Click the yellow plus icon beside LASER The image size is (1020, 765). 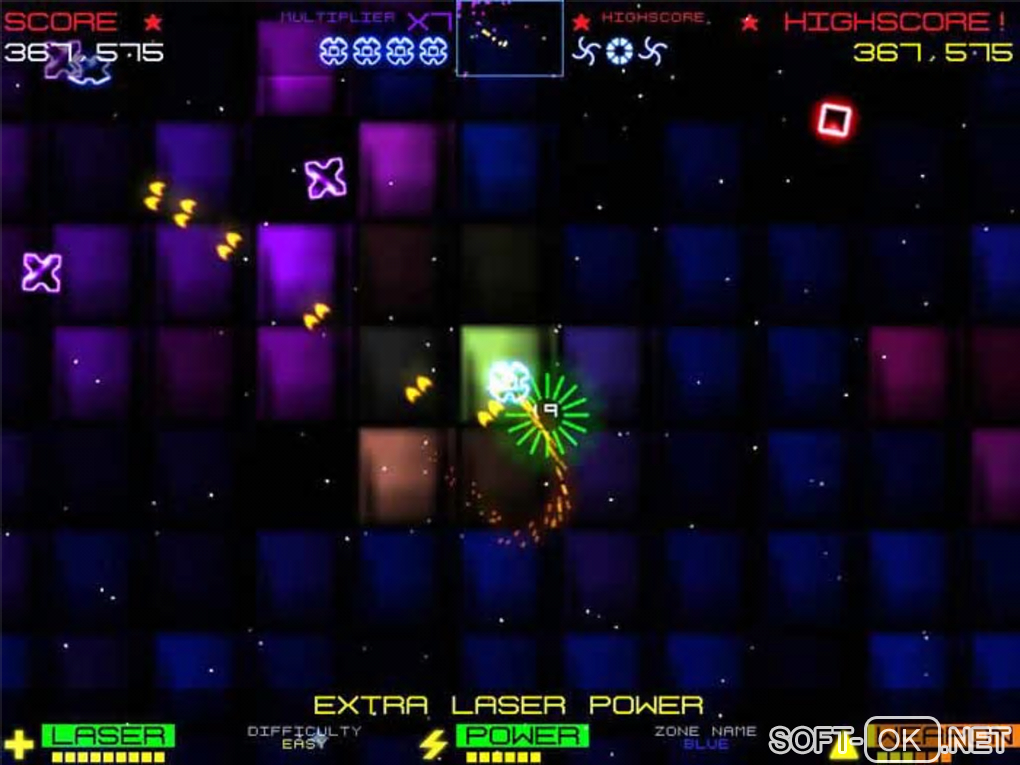[x=19, y=743]
